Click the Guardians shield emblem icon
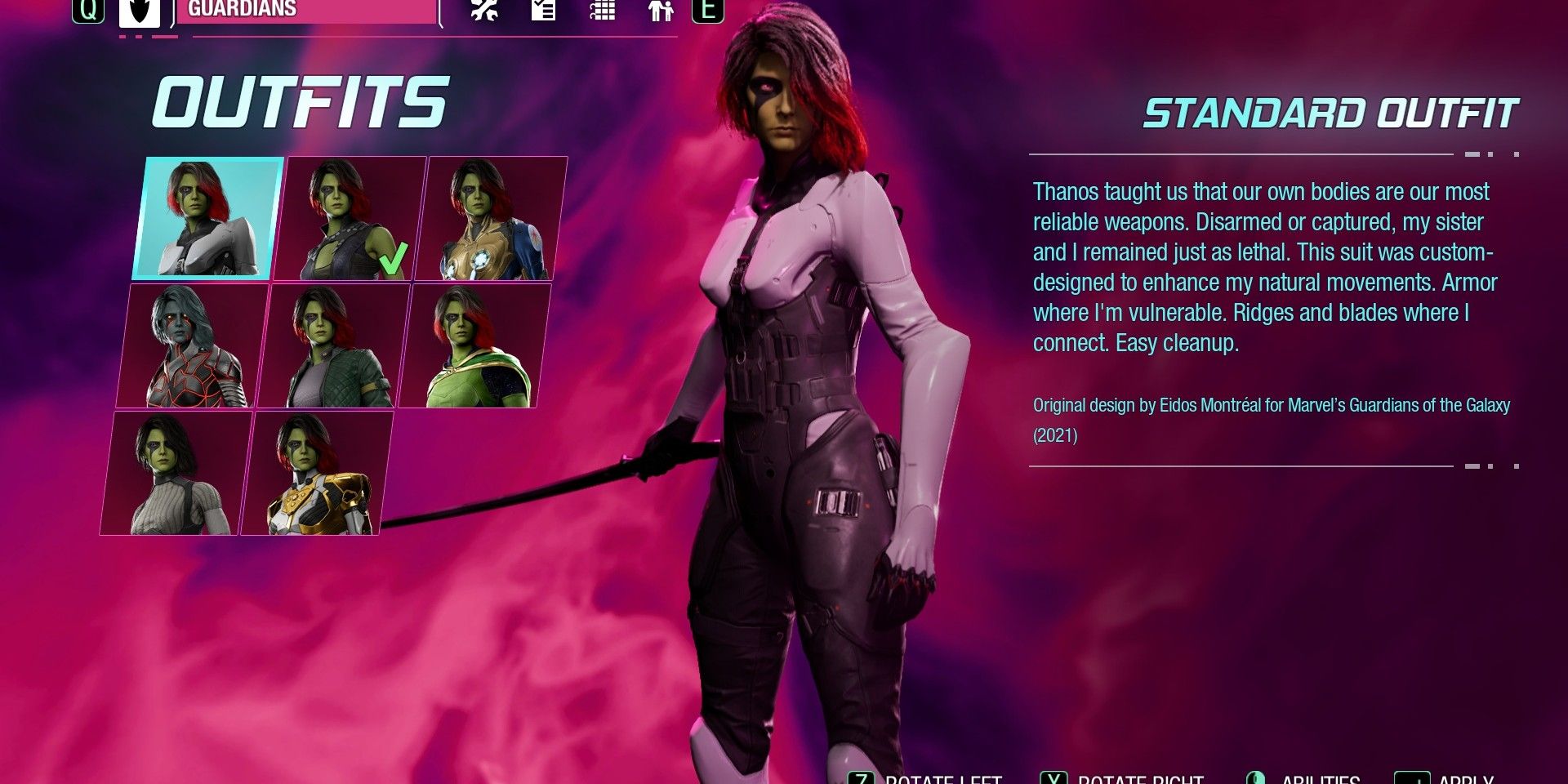This screenshot has height=784, width=1568. pyautogui.click(x=139, y=12)
